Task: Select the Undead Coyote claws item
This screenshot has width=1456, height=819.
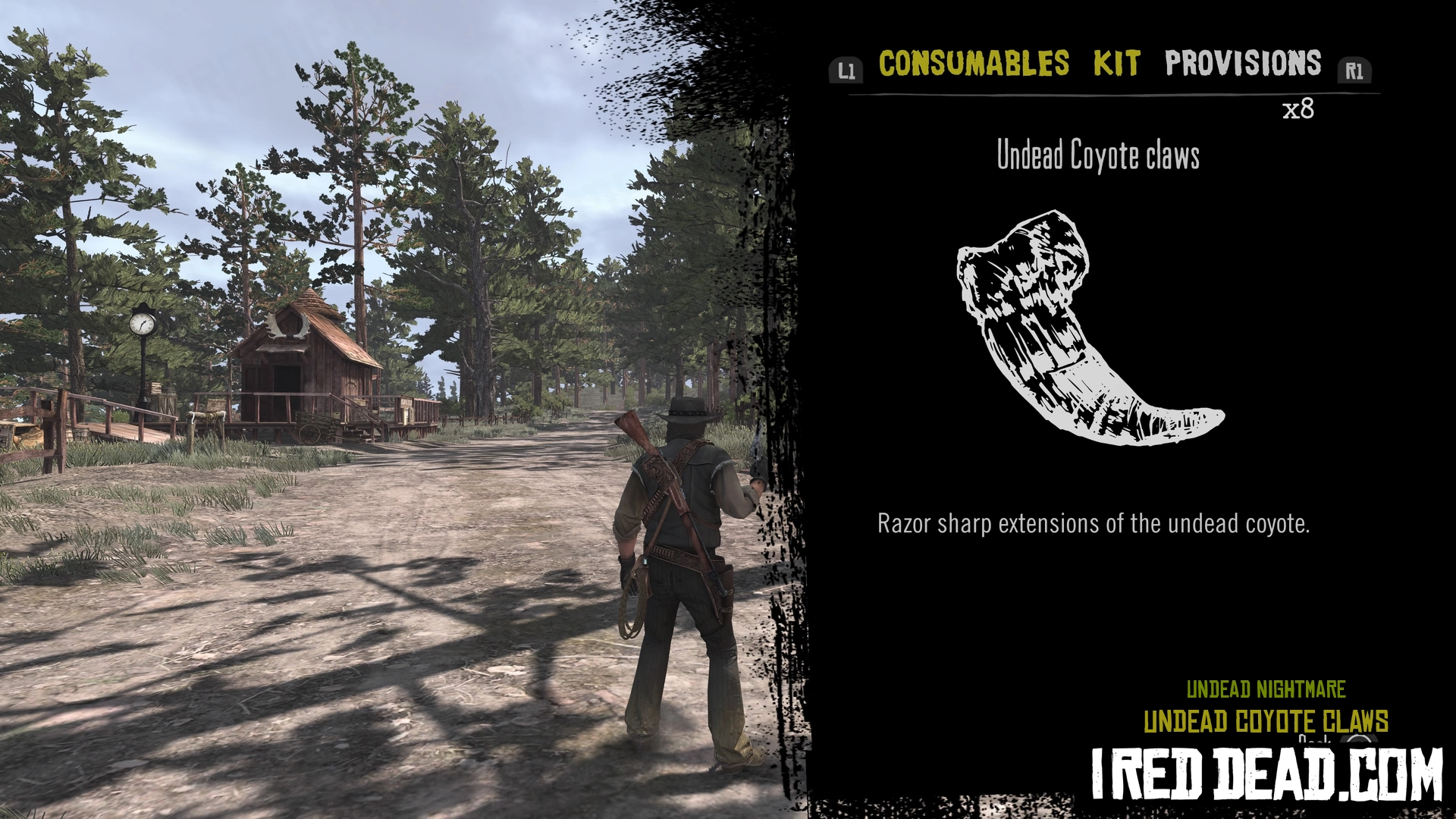Action: [1089, 328]
